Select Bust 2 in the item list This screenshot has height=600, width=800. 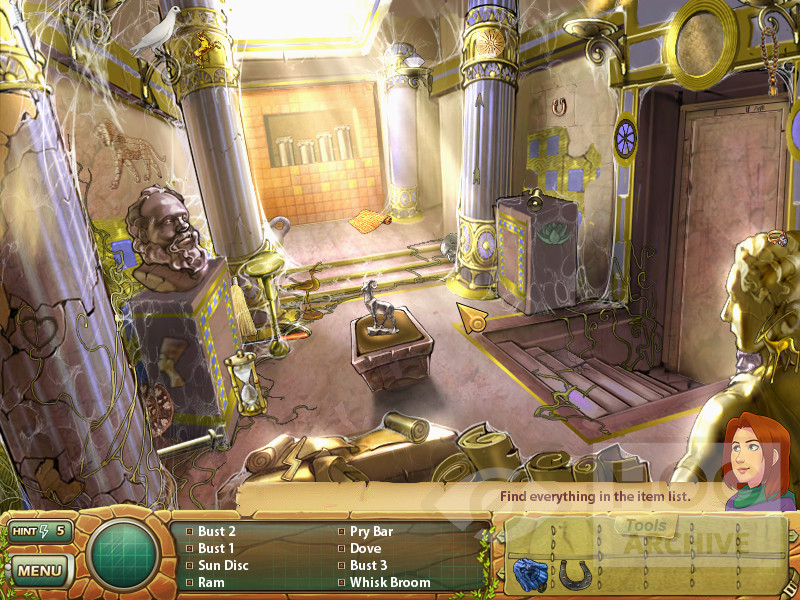(x=216, y=531)
